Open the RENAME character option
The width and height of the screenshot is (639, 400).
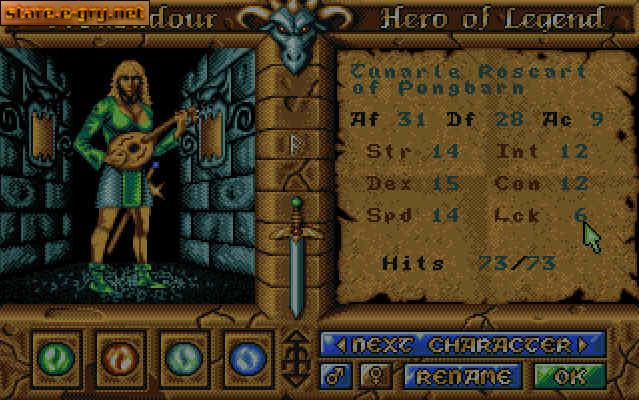(x=462, y=376)
